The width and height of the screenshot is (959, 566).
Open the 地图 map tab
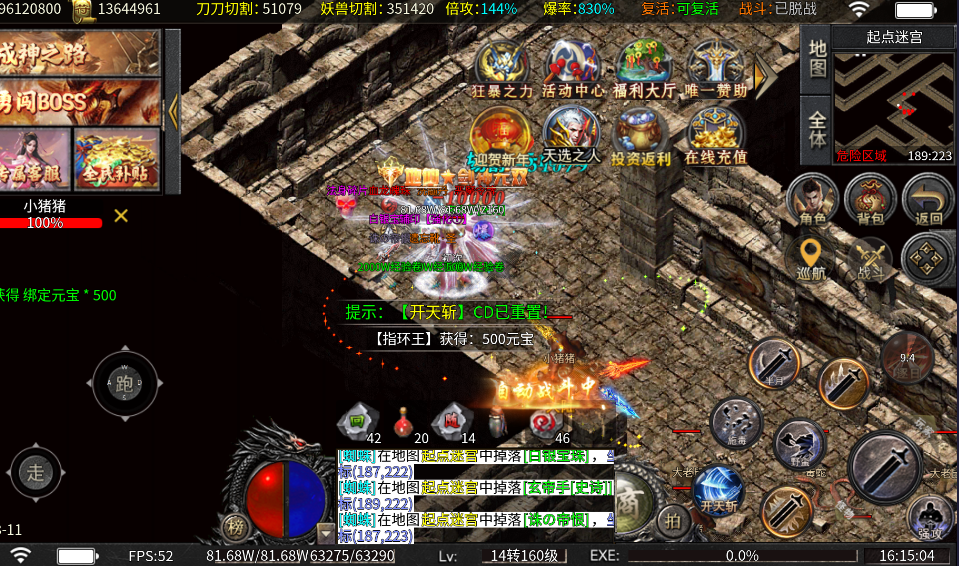coord(817,59)
